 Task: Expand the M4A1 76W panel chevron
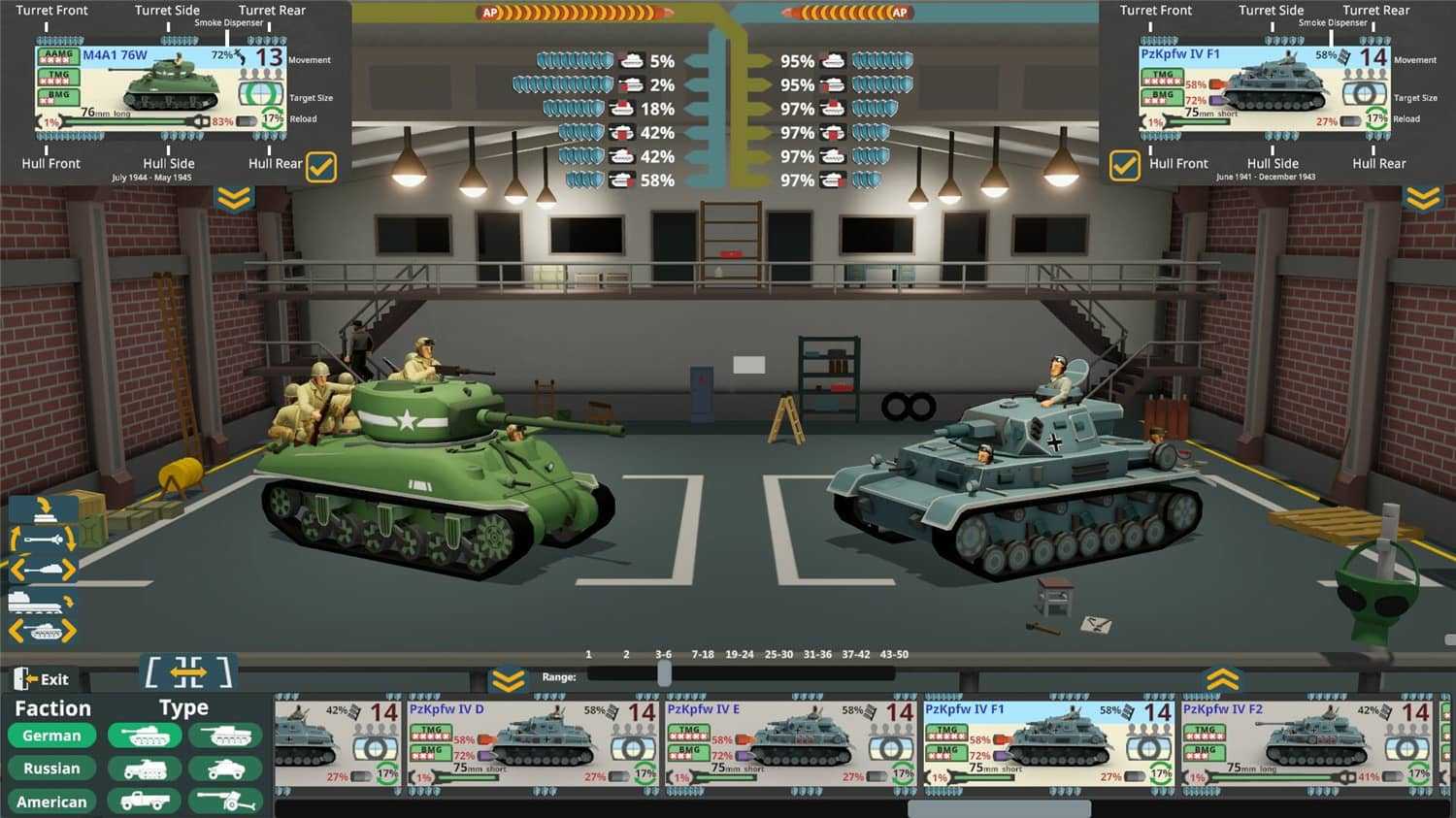pos(234,199)
